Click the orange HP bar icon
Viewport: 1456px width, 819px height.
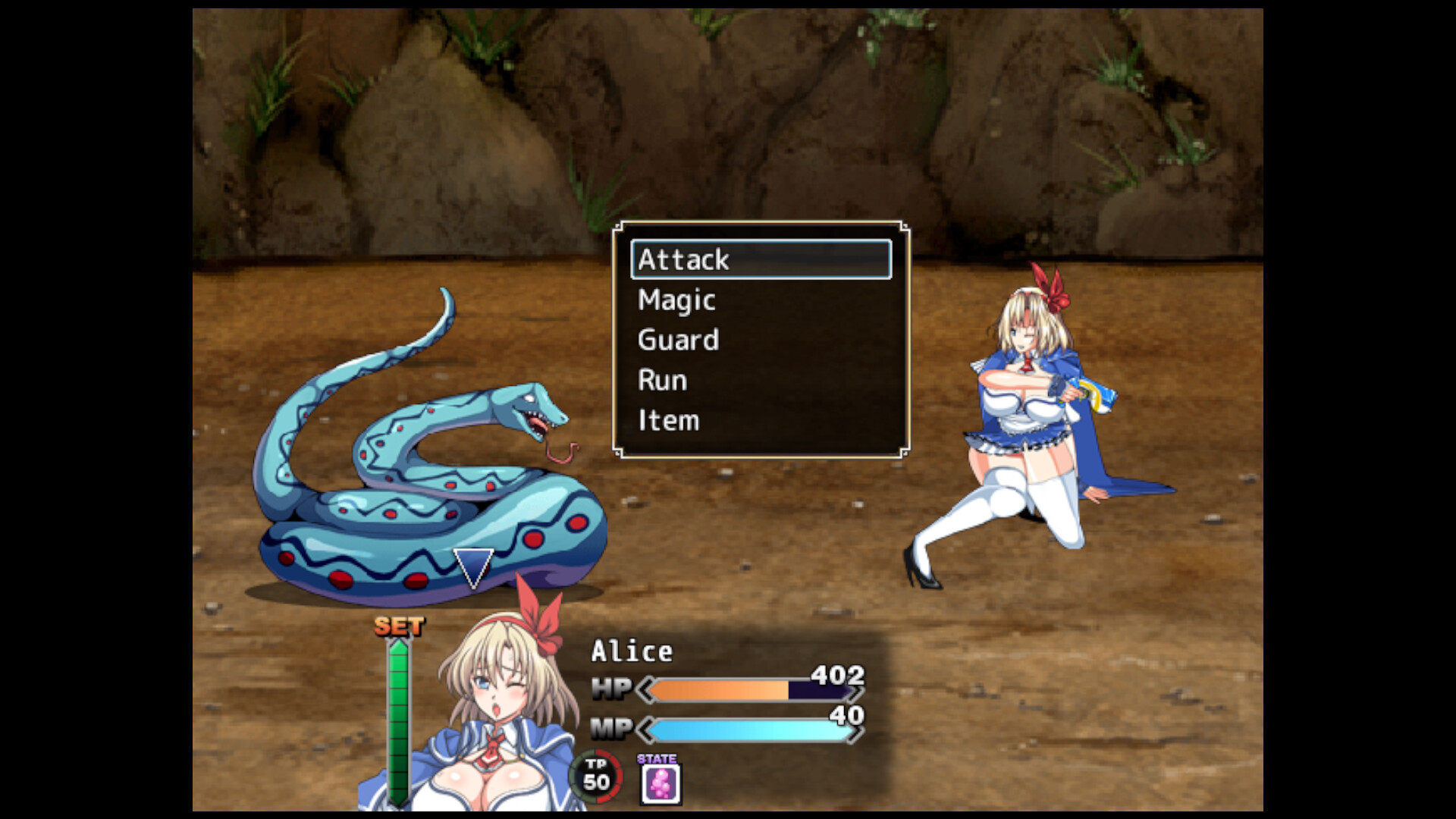(x=720, y=690)
